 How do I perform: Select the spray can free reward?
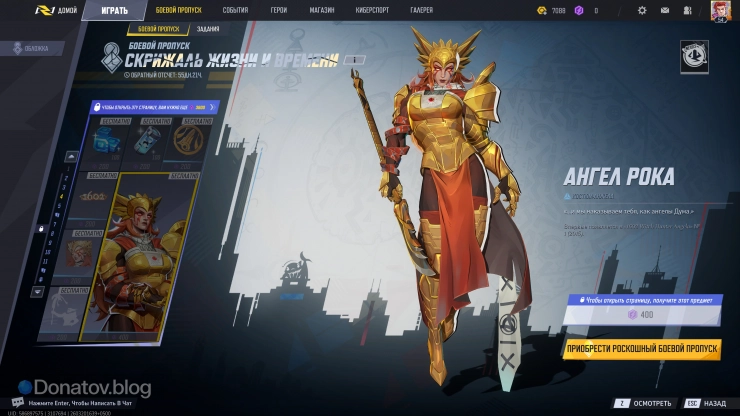pos(145,142)
